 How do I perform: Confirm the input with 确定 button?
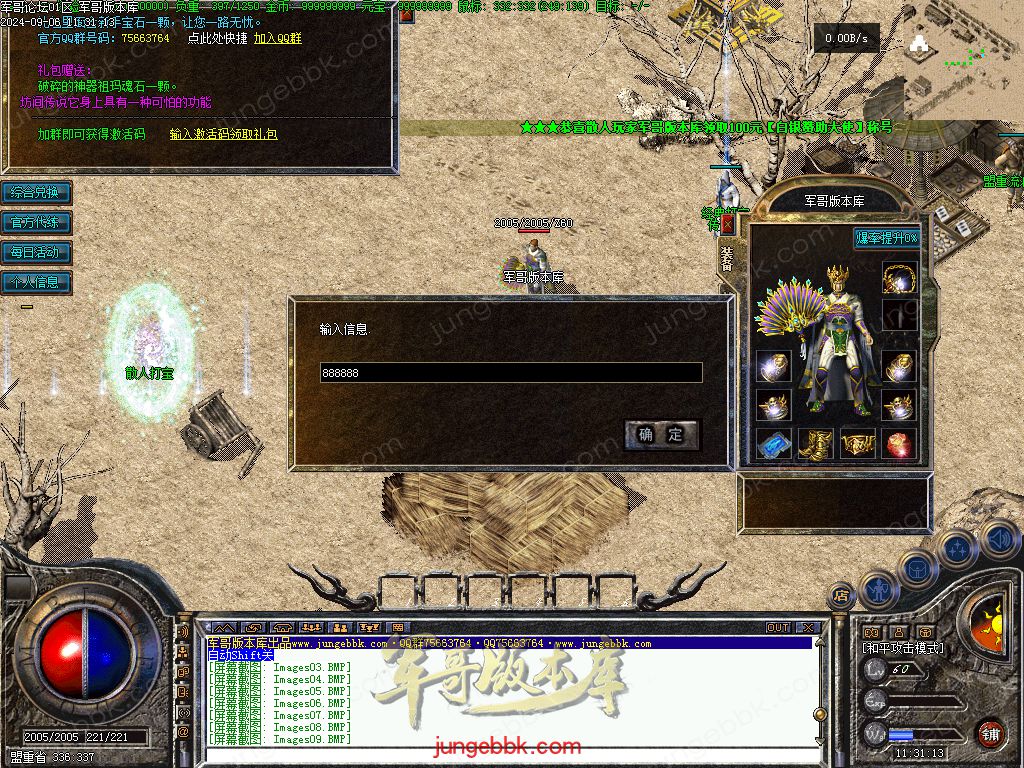pyautogui.click(x=661, y=434)
